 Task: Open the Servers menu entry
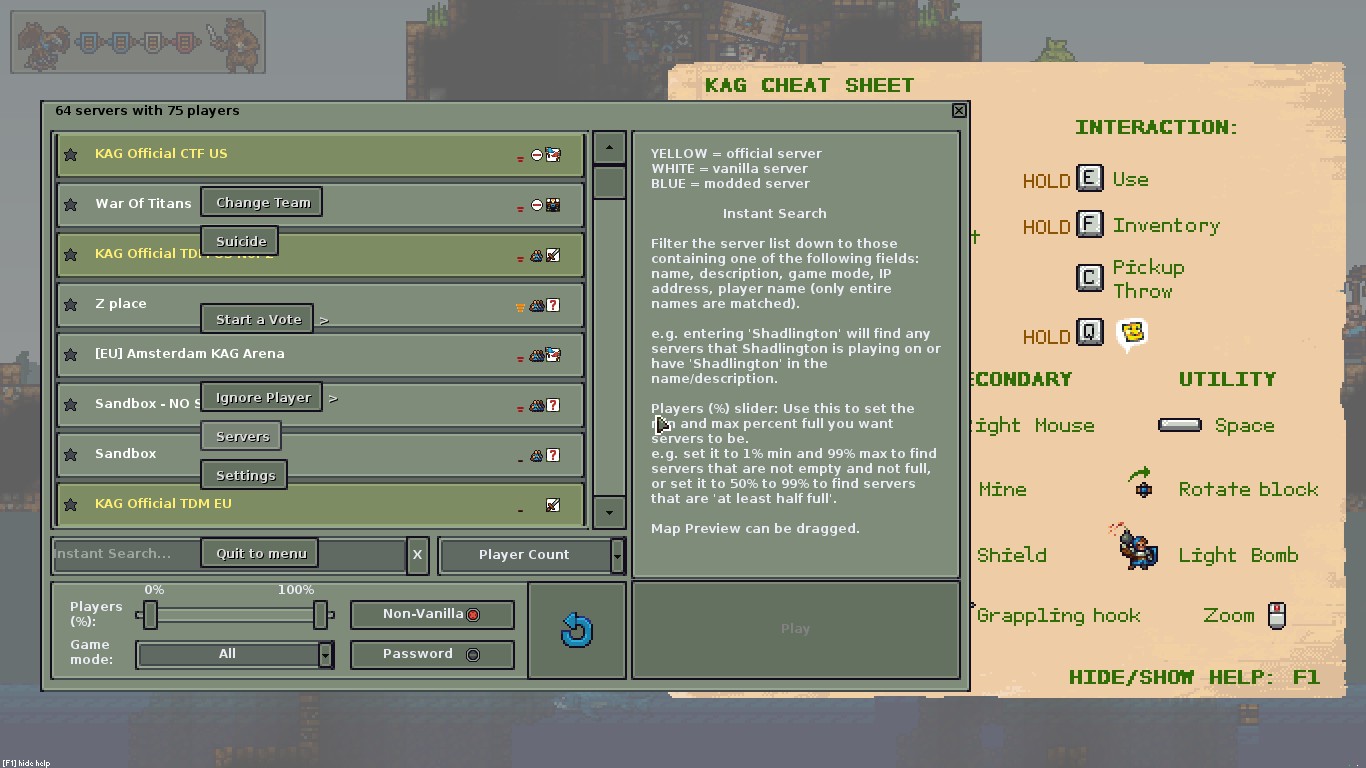point(242,436)
